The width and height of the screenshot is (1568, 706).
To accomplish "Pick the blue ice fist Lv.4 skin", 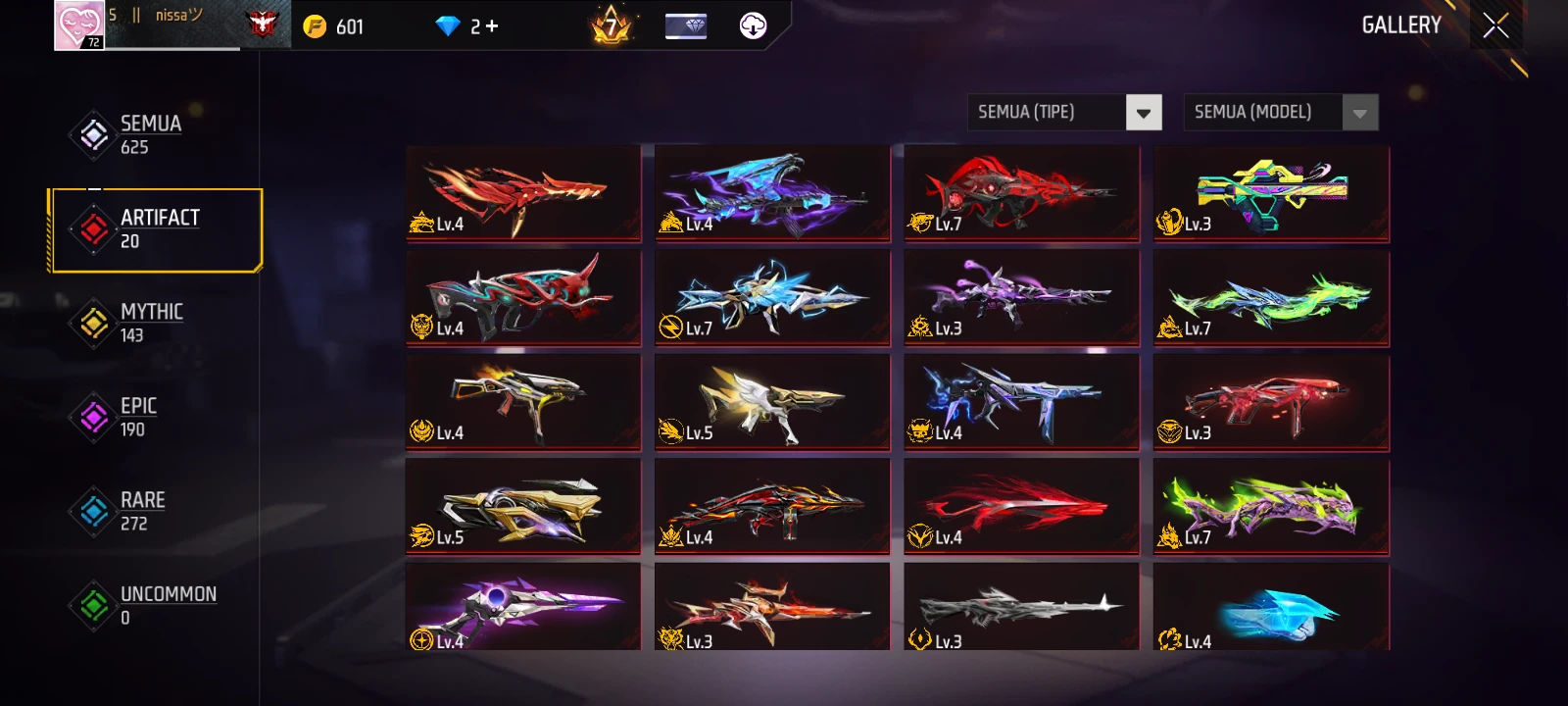I will (x=1271, y=606).
